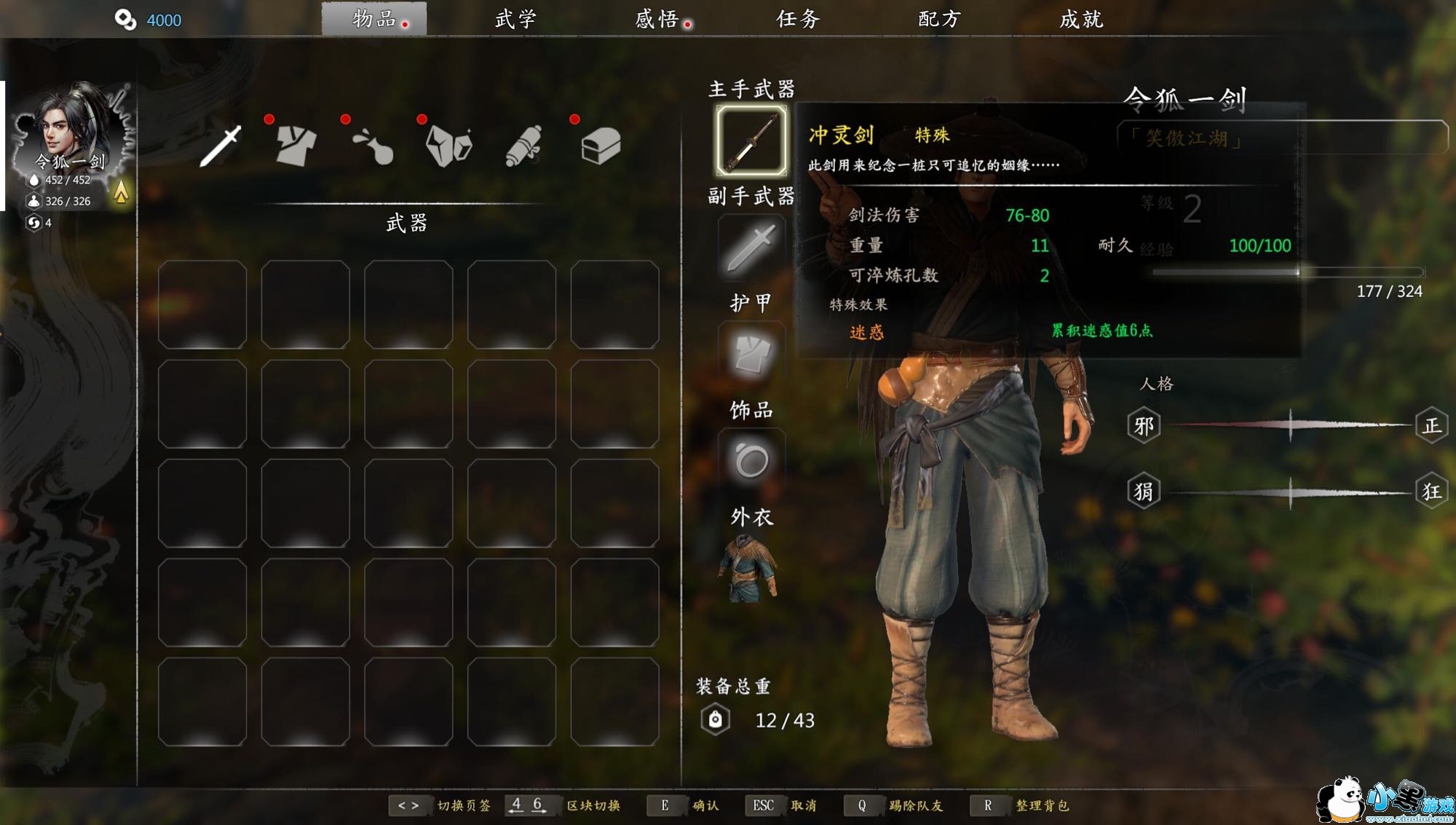Choose the 护甲 armor equipment slot

(751, 355)
